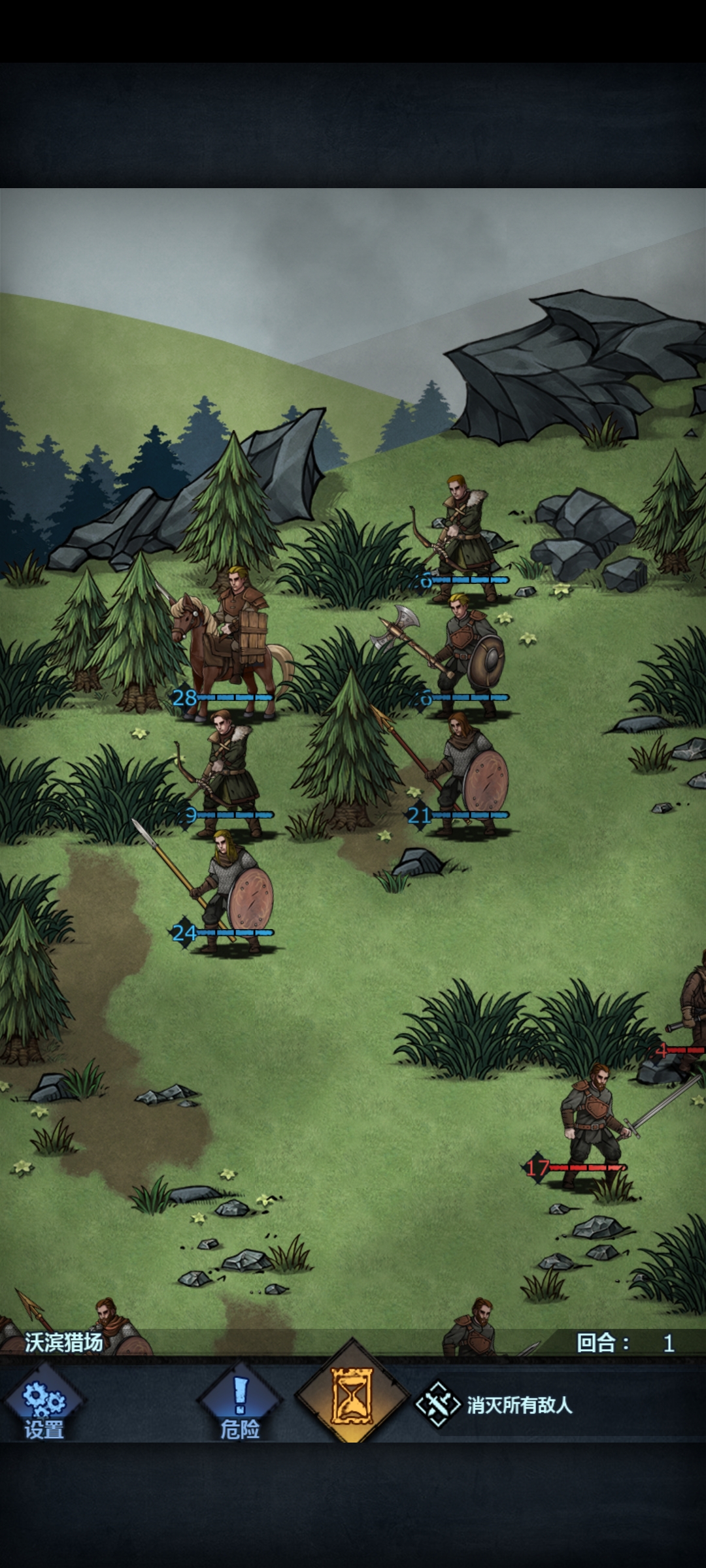Screen dimensions: 706x1568
Task: End the turn with the hourglass button
Action: click(352, 1396)
